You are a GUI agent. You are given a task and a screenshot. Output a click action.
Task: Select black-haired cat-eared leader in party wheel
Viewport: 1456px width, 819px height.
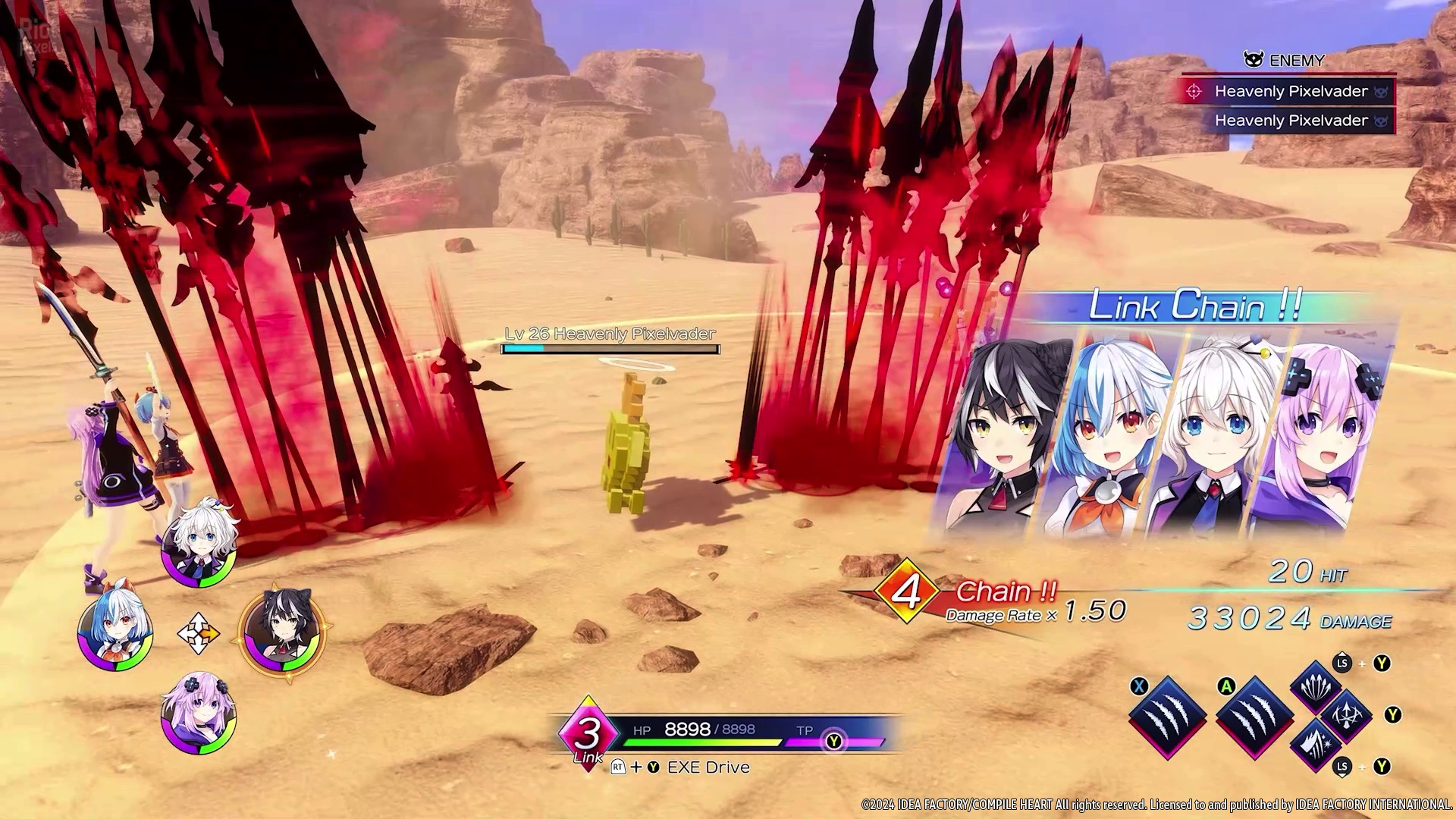point(283,631)
